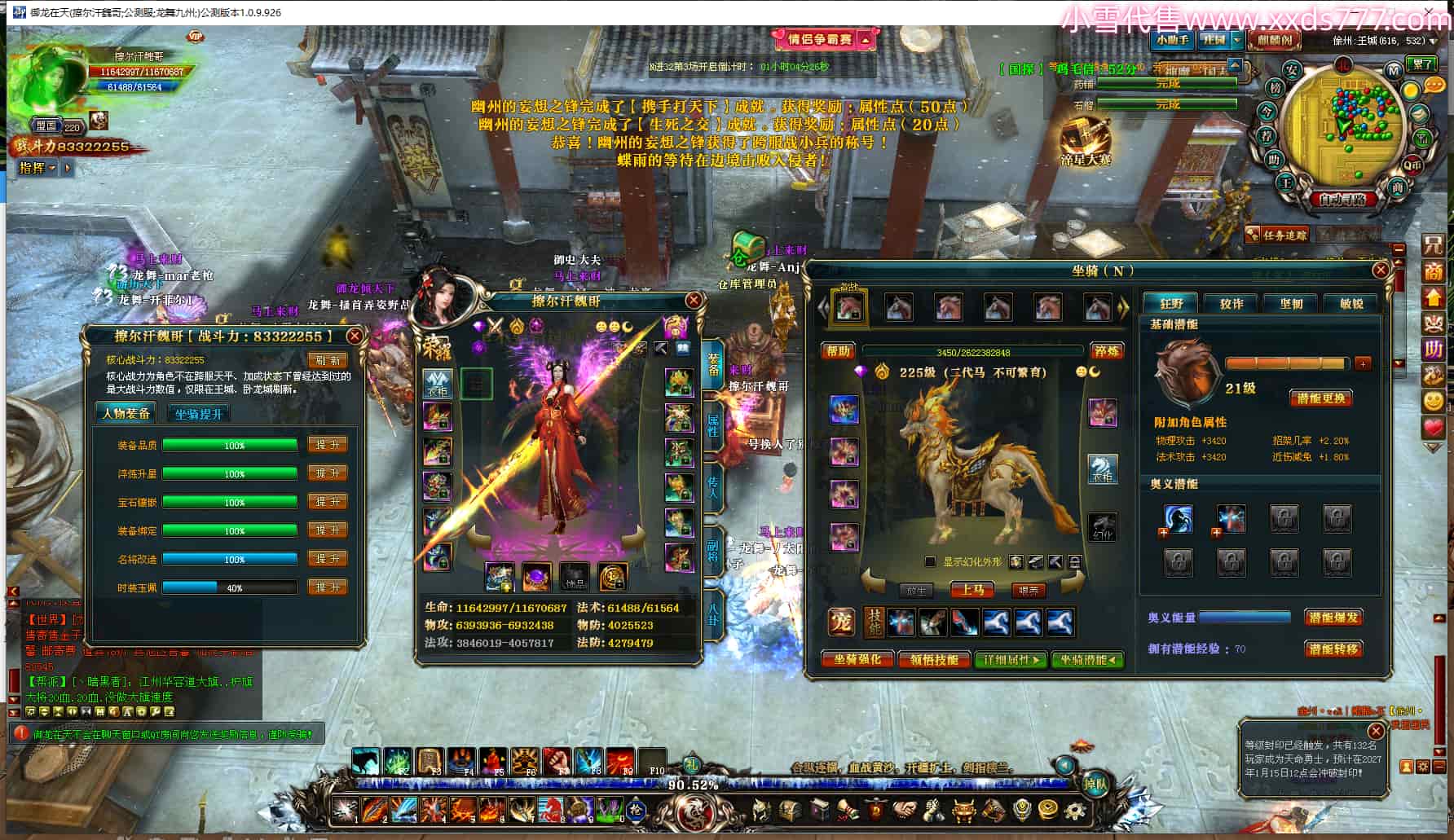The height and width of the screenshot is (840, 1454).
Task: Toggle the 显示幻化外形 checkbox
Action: coord(930,561)
